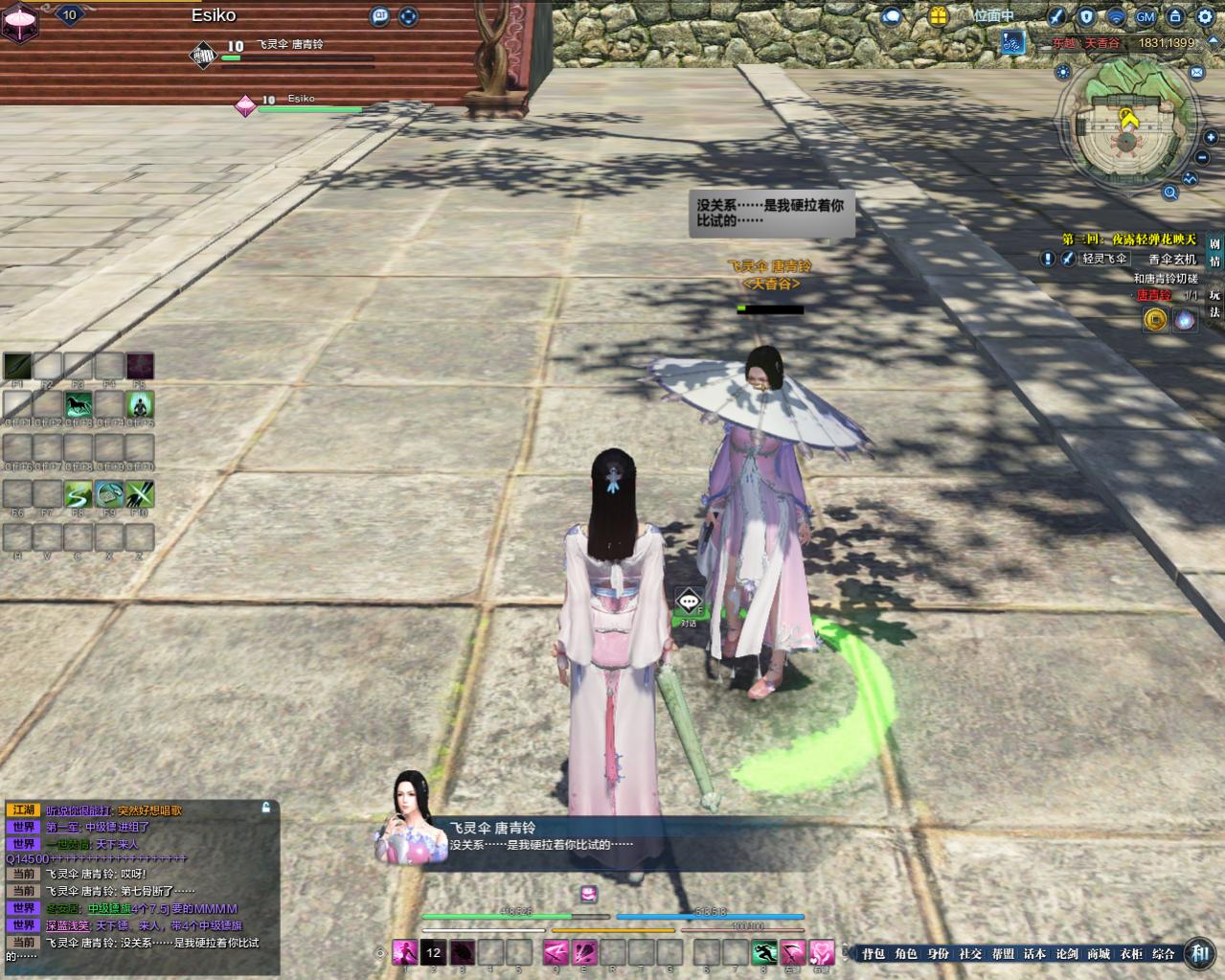This screenshot has height=980, width=1225.
Task: Click the 轻灵飞伞 quest button
Action: (1103, 259)
